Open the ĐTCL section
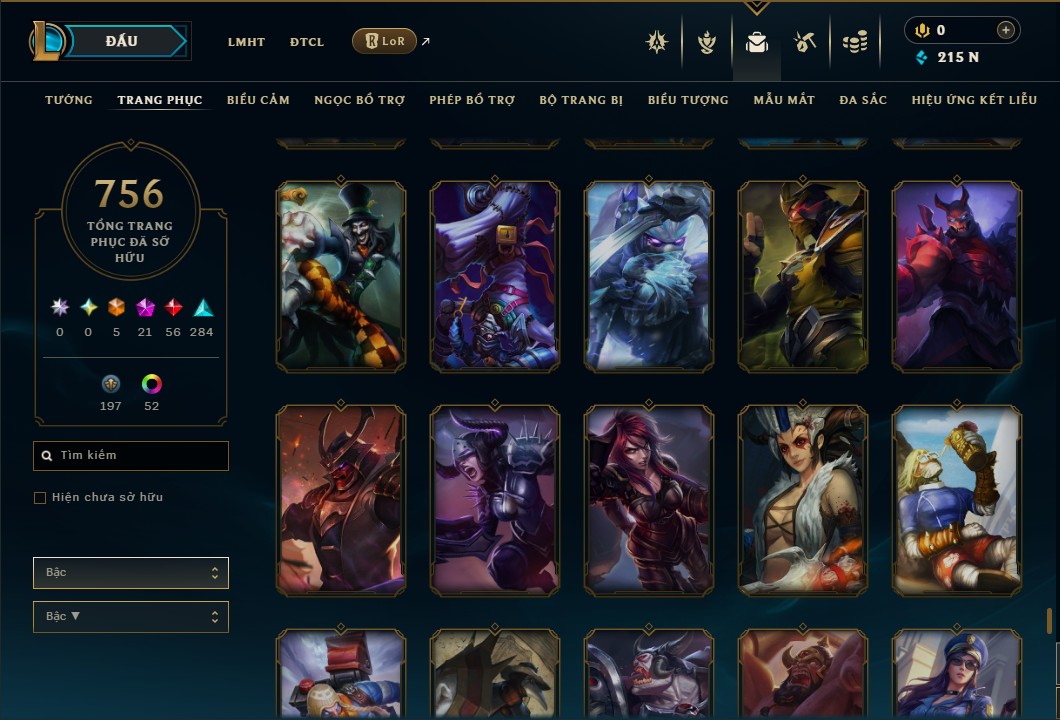This screenshot has height=720, width=1060. [x=307, y=42]
